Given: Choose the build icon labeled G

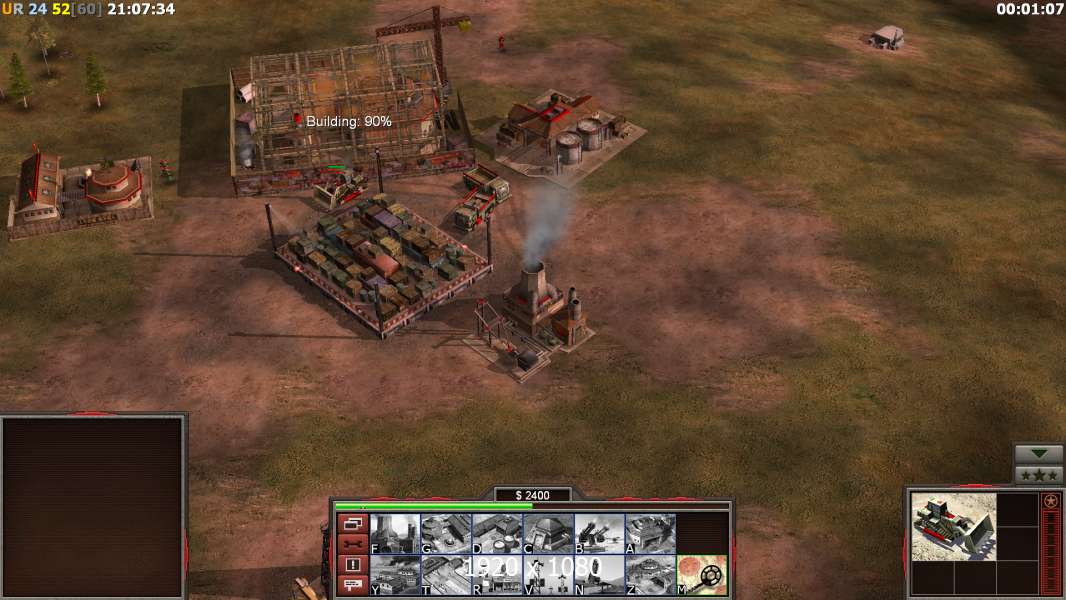Looking at the screenshot, I should click(x=446, y=534).
